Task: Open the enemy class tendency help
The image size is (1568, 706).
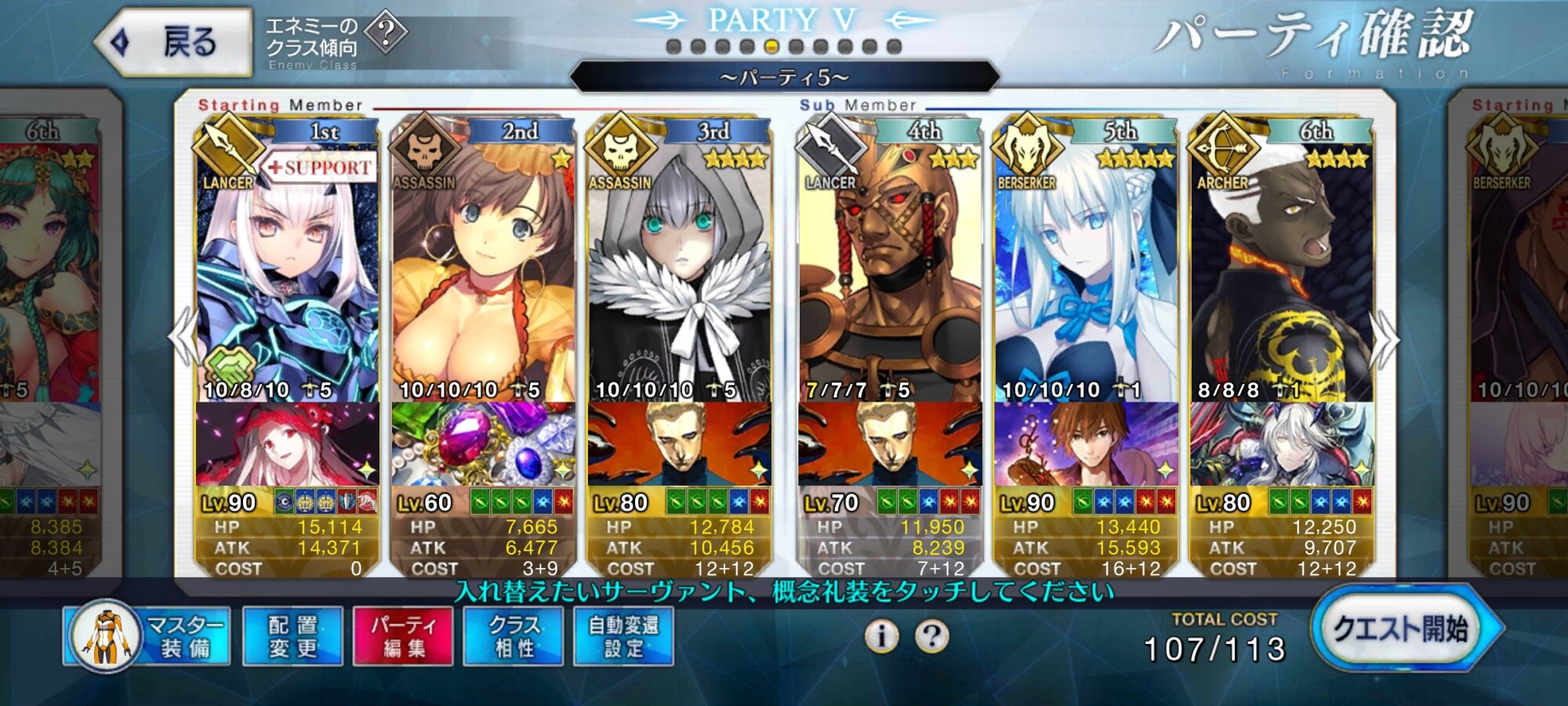Action: (386, 33)
